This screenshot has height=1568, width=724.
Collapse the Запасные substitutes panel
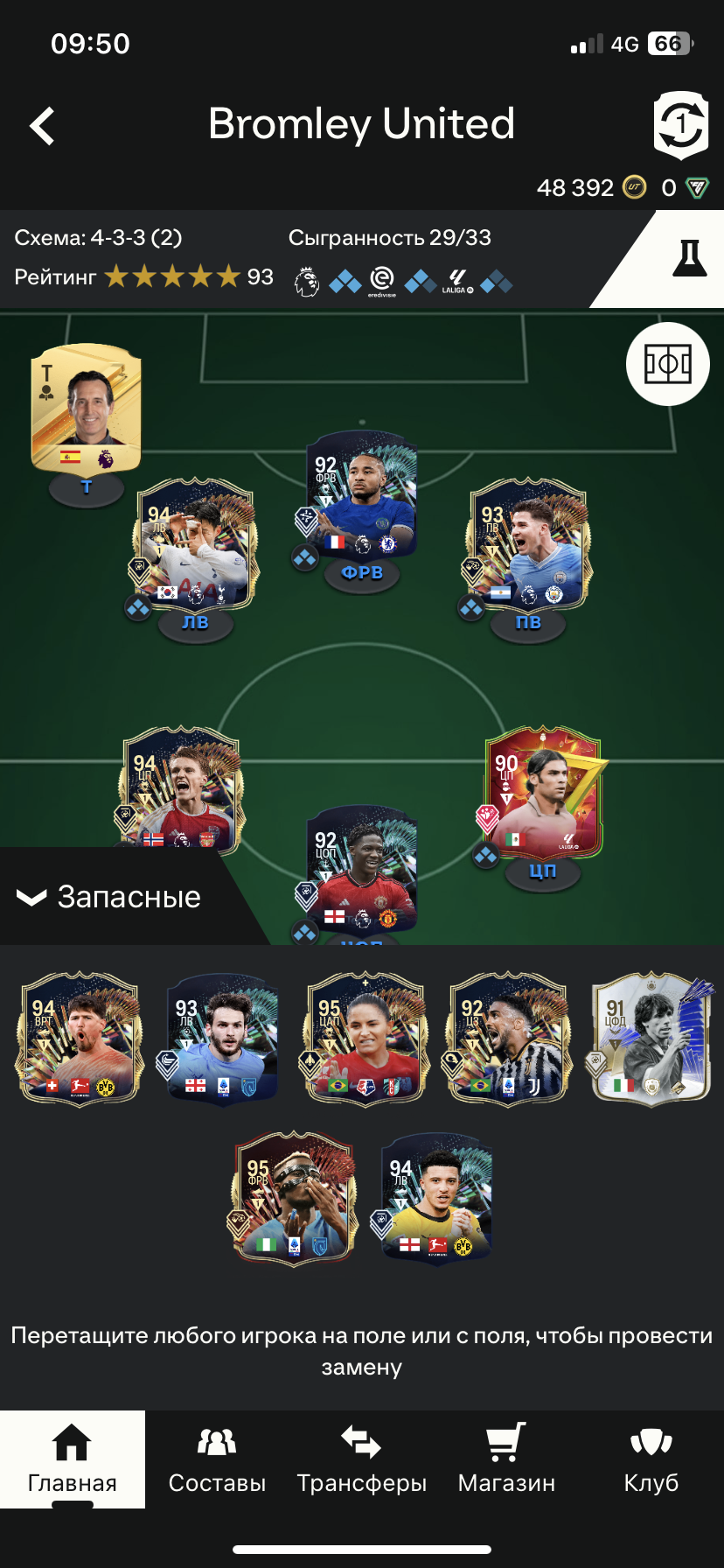pyautogui.click(x=109, y=897)
